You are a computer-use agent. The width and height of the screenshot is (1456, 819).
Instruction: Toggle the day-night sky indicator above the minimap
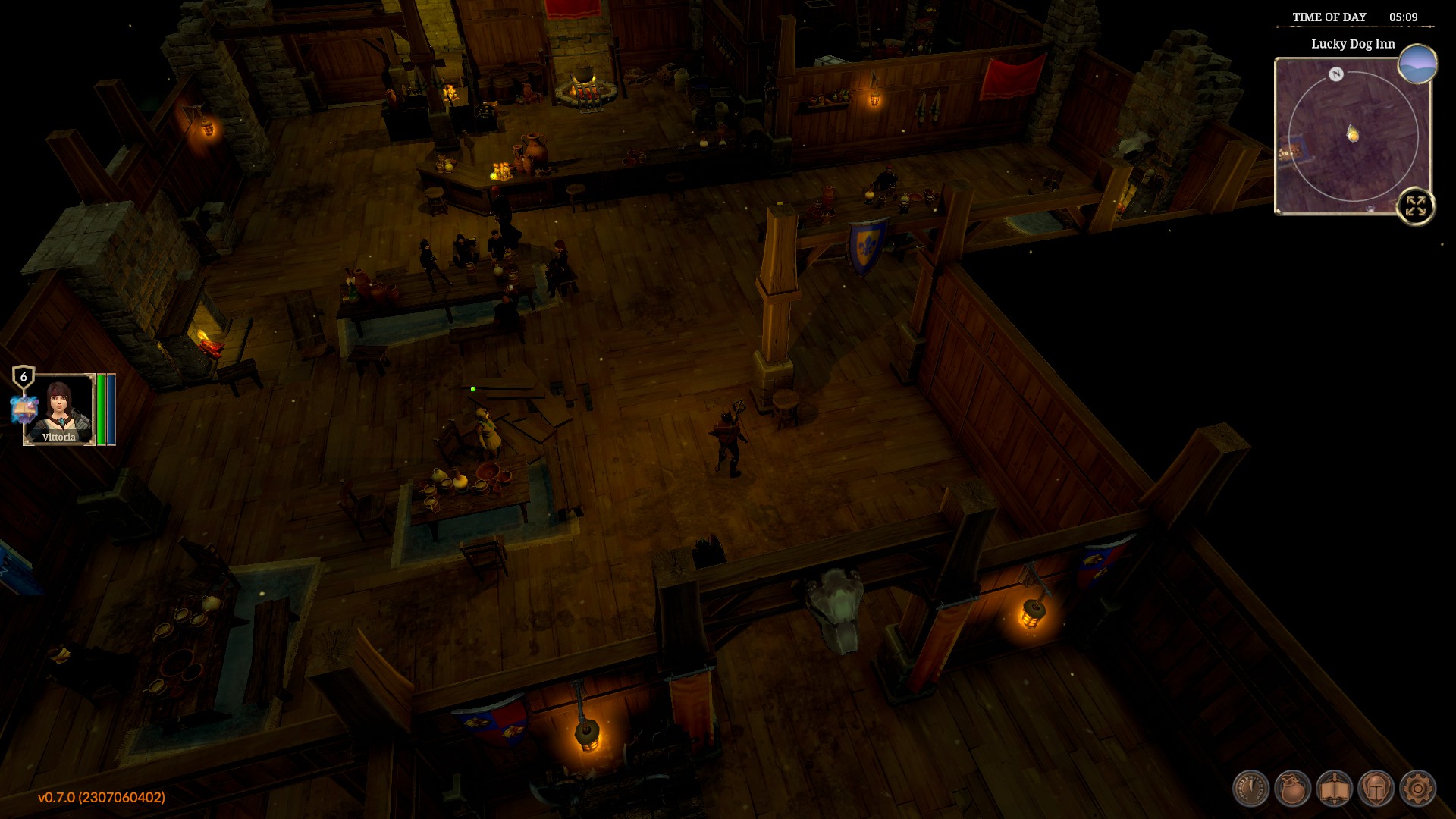click(1417, 64)
